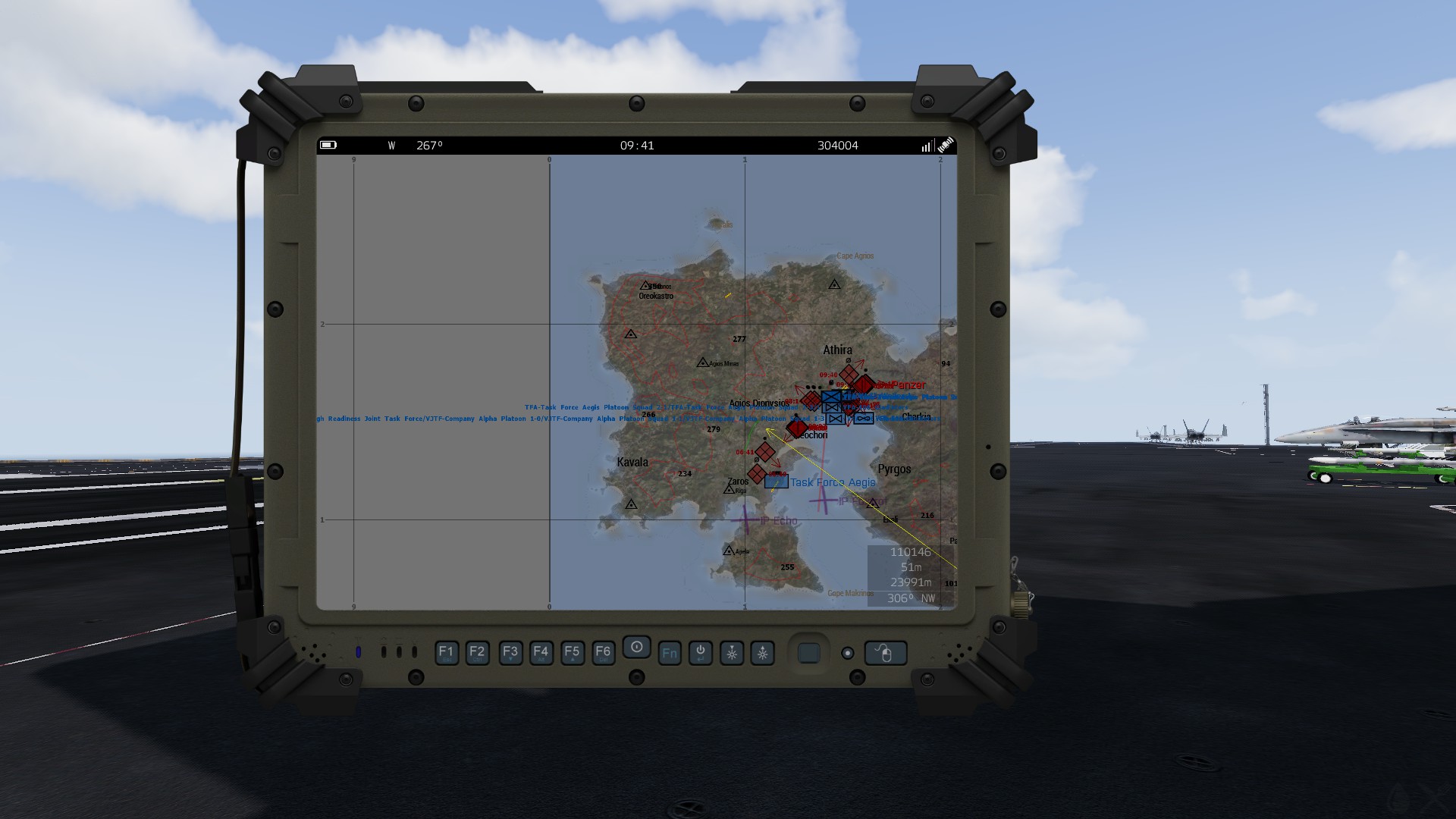Screen dimensions: 1456x819
Task: Activate the F5 key
Action: point(572,652)
